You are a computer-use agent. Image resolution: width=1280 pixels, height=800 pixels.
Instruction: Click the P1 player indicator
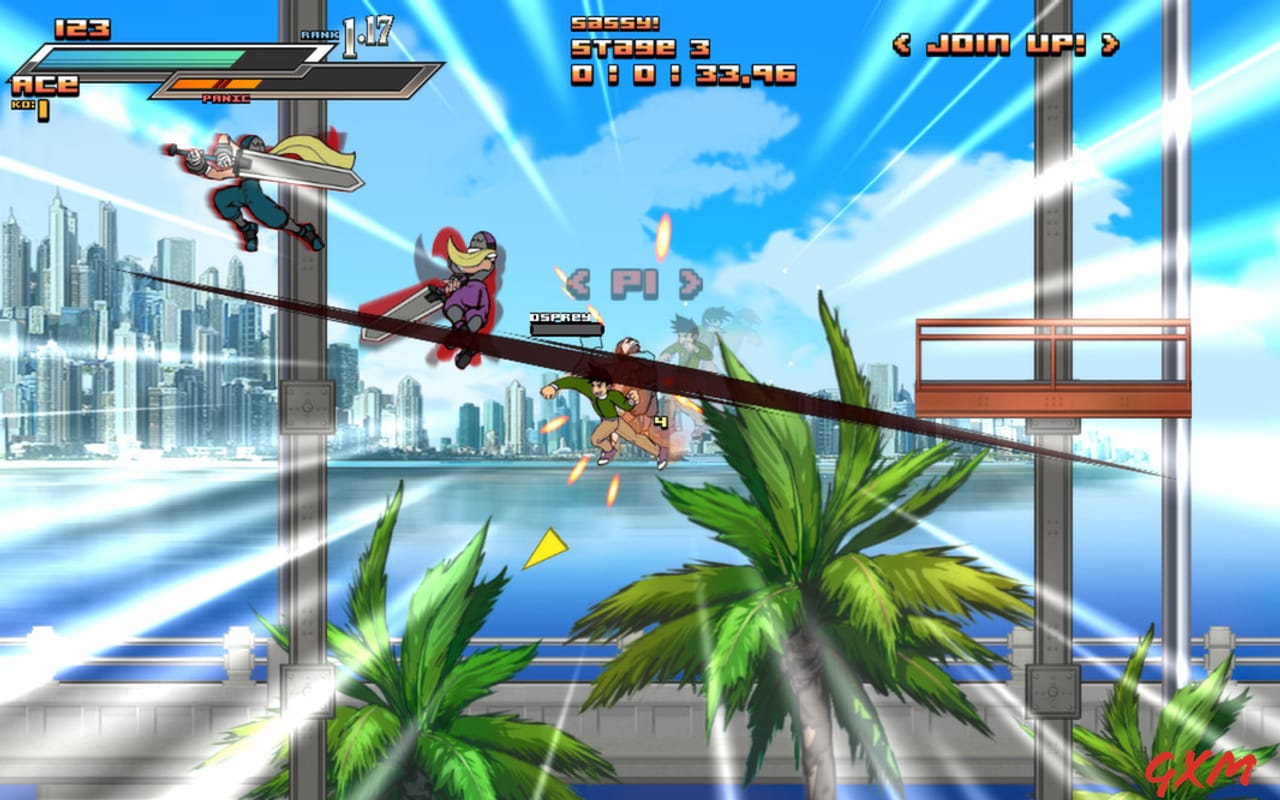pos(632,284)
